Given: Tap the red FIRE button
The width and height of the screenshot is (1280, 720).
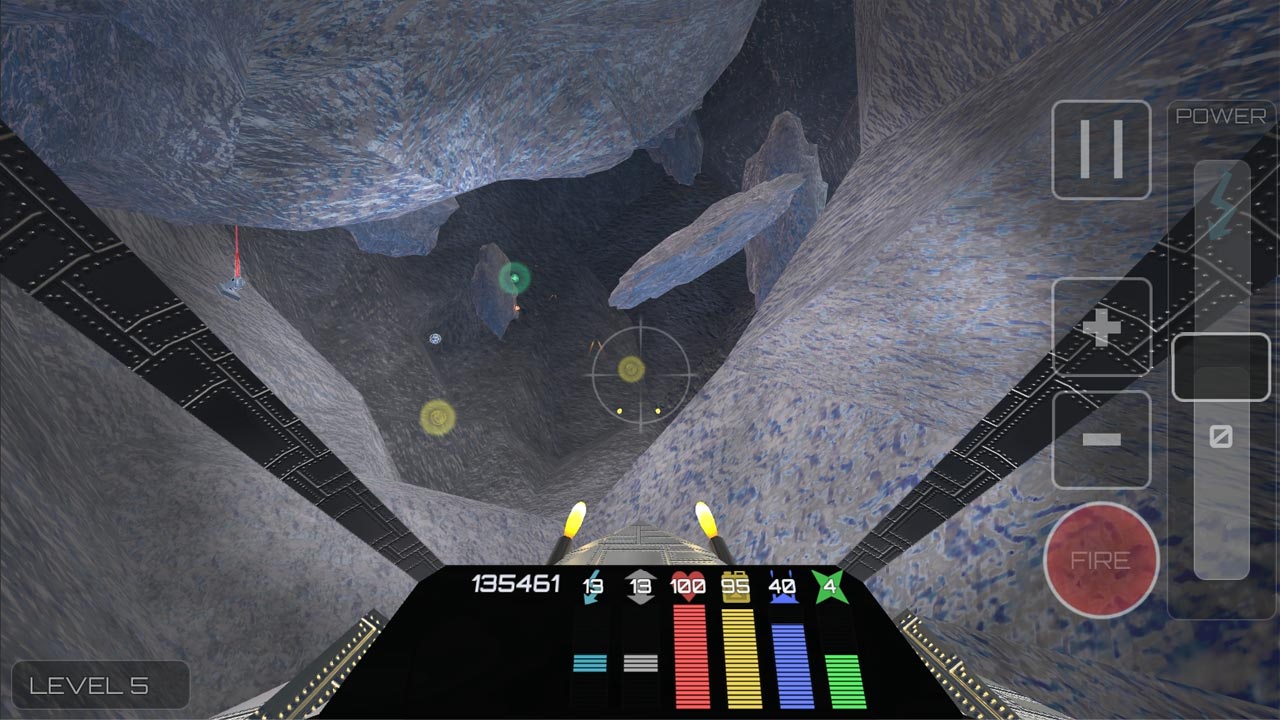Looking at the screenshot, I should tap(1102, 561).
